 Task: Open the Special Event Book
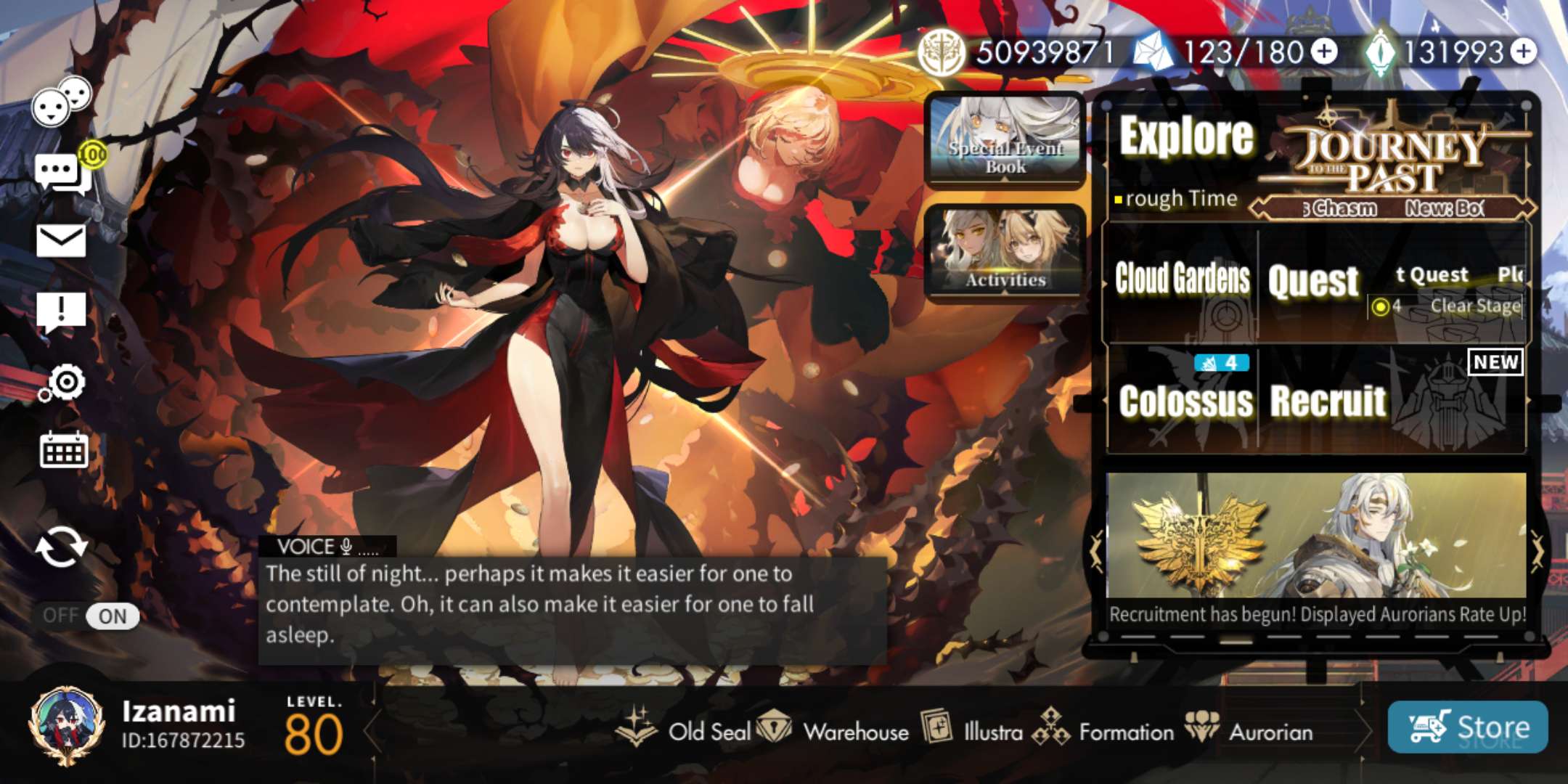click(1005, 140)
